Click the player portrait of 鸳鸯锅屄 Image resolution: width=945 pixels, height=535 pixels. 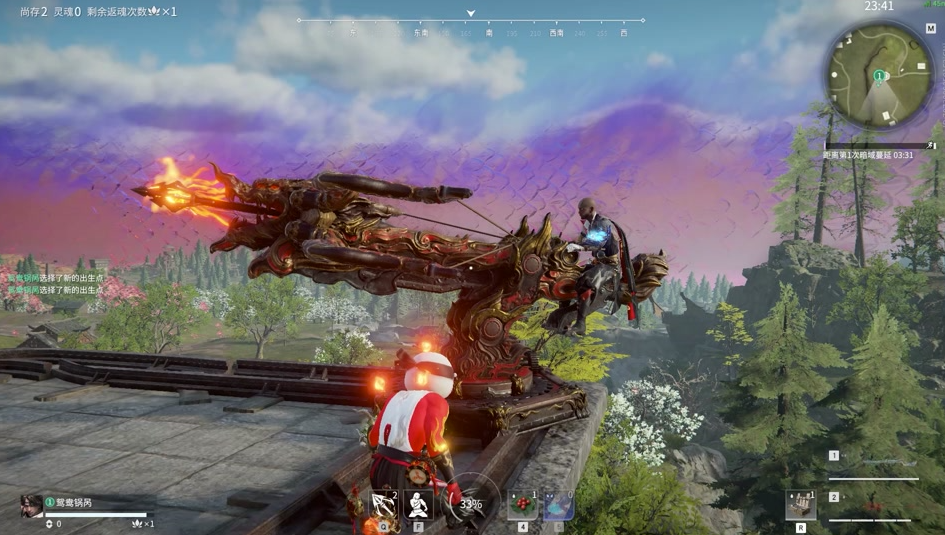tap(31, 506)
